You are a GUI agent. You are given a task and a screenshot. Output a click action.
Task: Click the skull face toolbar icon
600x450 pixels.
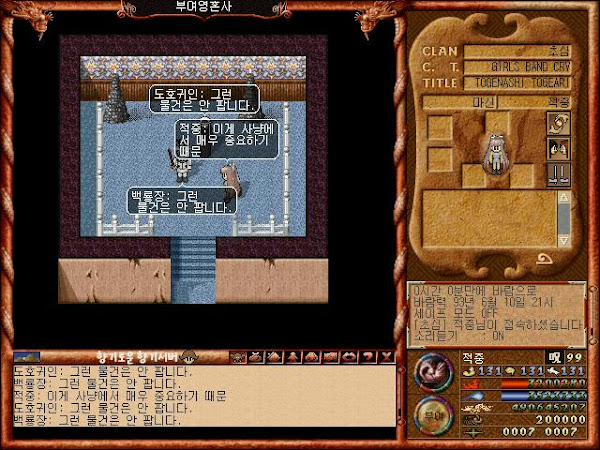237,357
